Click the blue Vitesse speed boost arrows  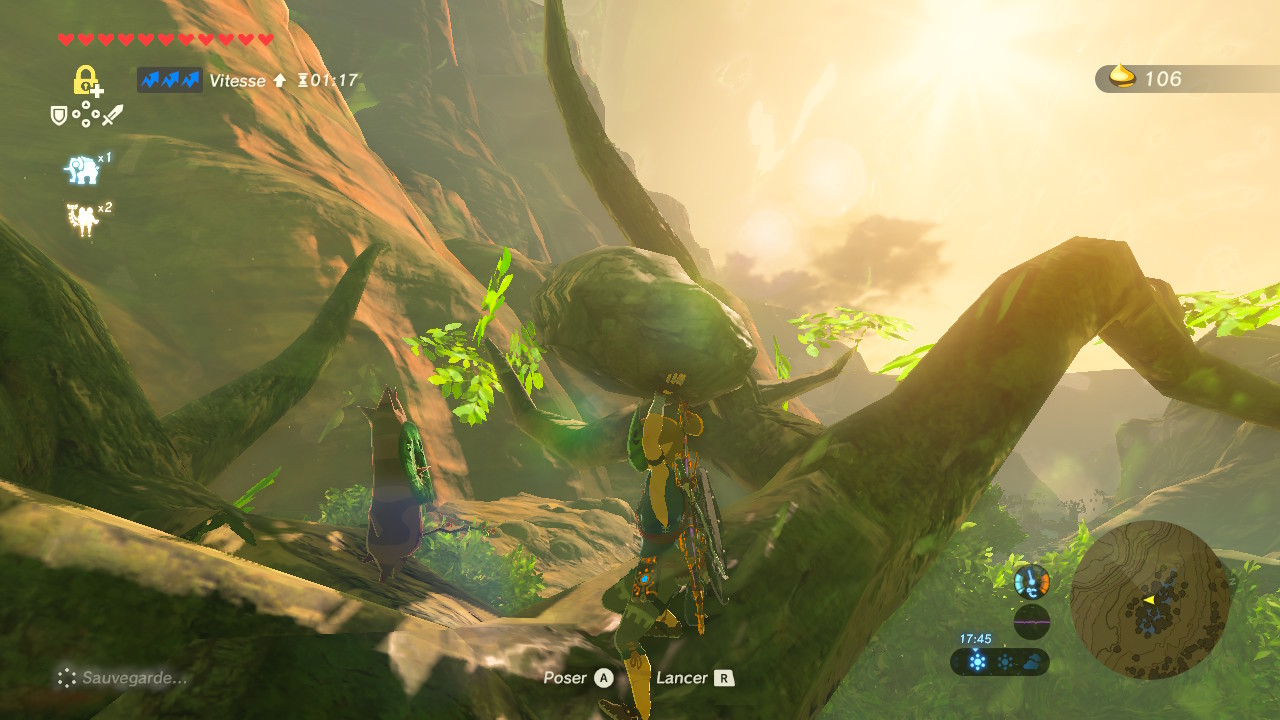click(x=170, y=80)
